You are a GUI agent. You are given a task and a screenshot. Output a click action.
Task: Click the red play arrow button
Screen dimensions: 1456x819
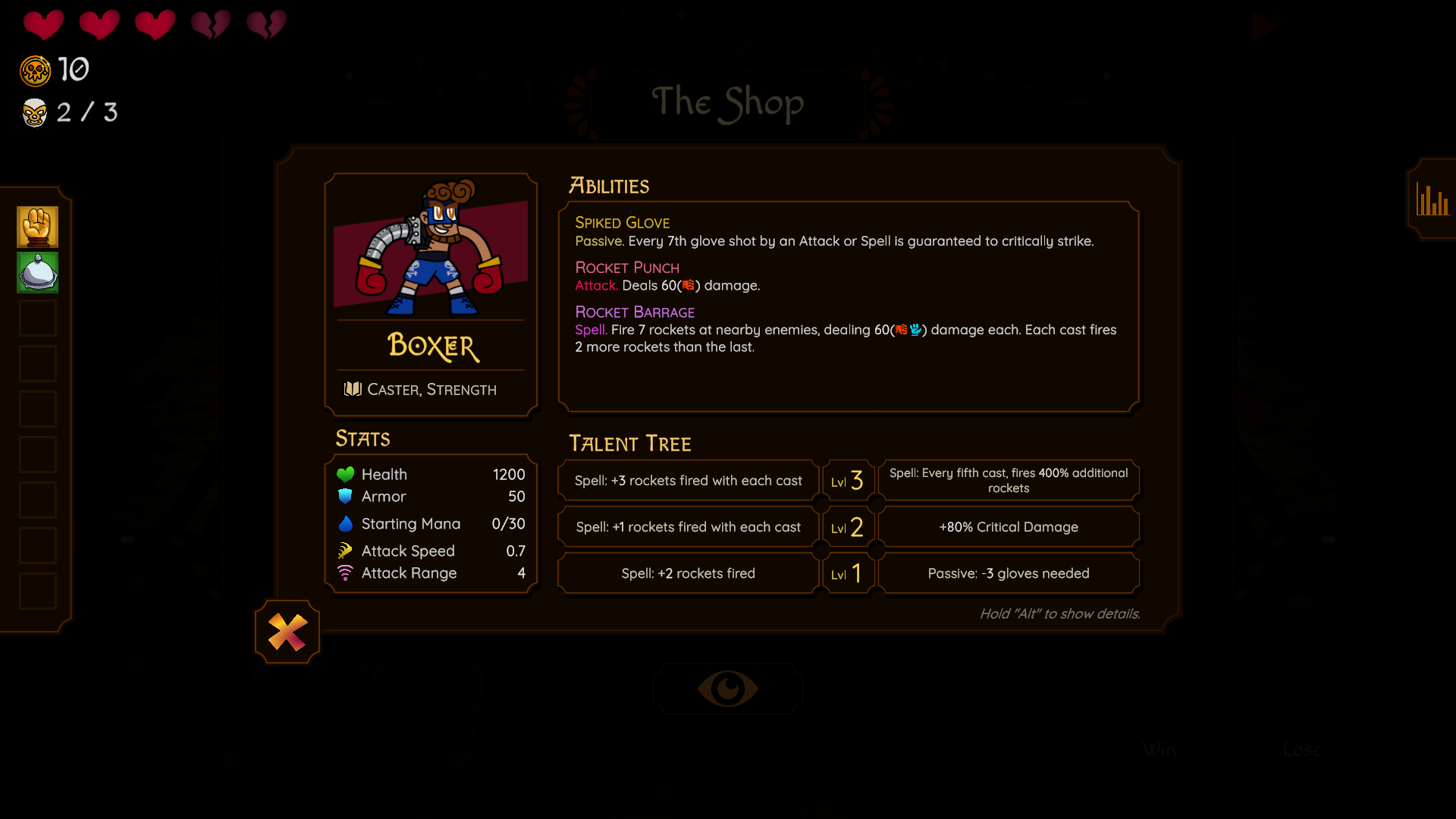tap(1264, 27)
